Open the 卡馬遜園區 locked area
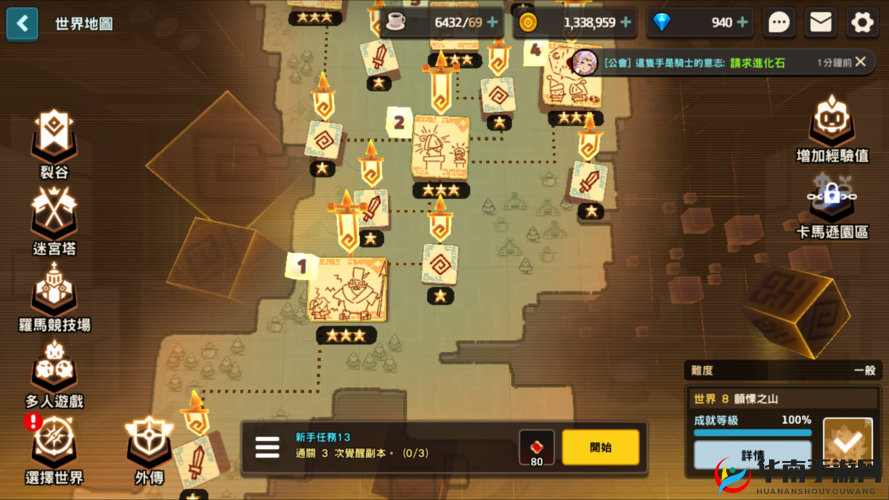The height and width of the screenshot is (500, 889). click(x=831, y=205)
